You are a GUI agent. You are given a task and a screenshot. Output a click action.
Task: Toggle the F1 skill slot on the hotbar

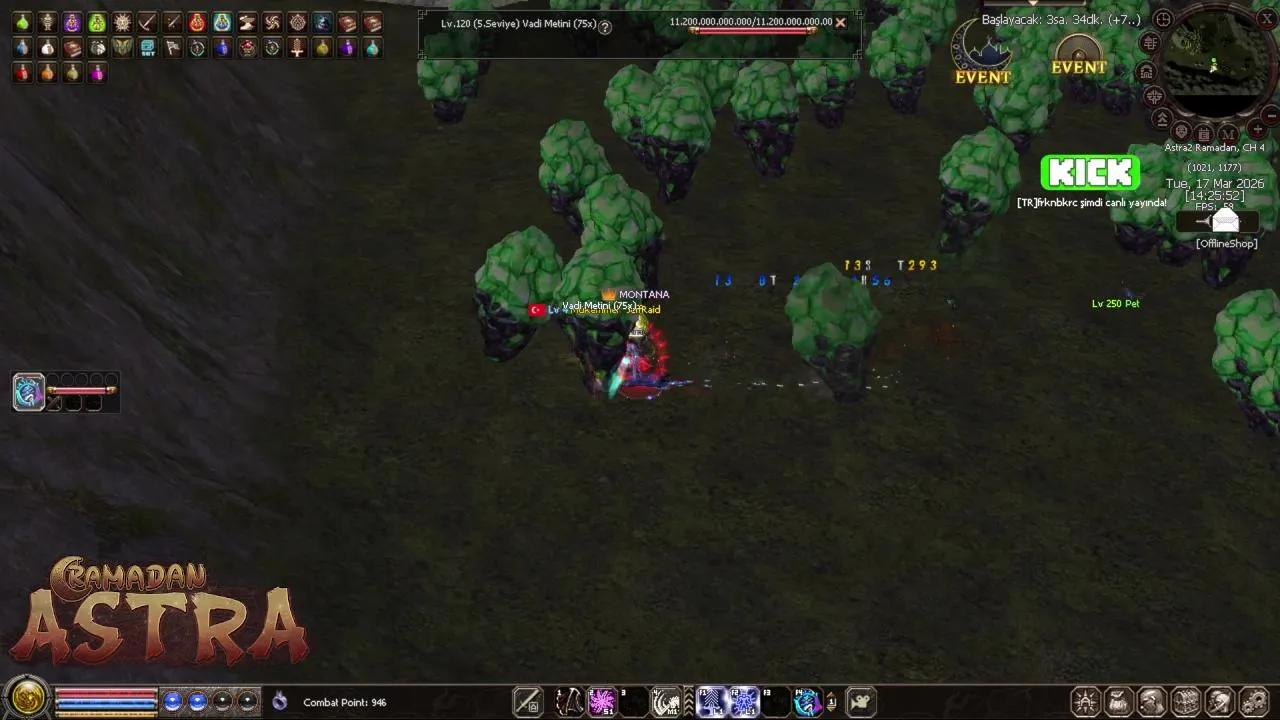coord(711,701)
